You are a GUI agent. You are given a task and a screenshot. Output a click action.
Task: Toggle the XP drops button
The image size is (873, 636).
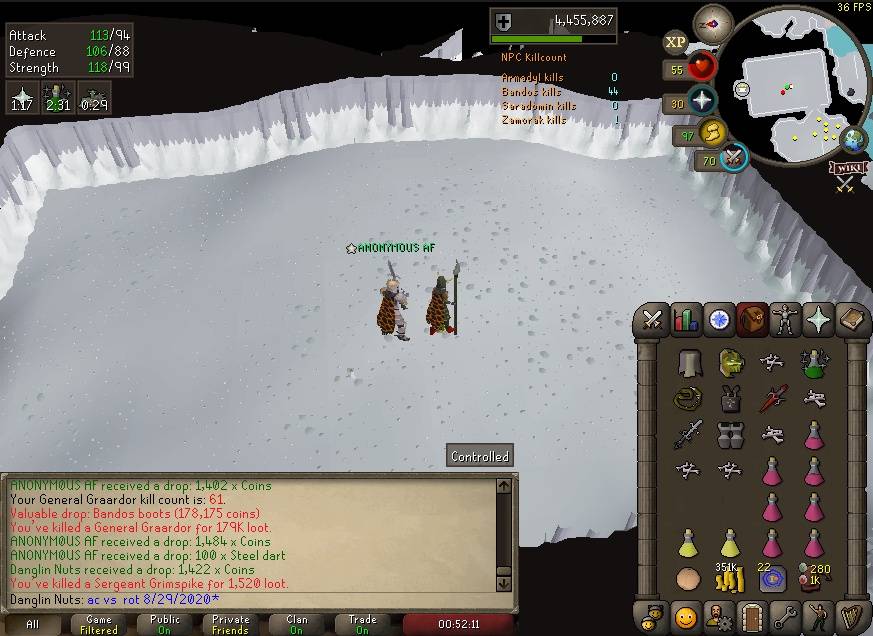click(x=675, y=42)
